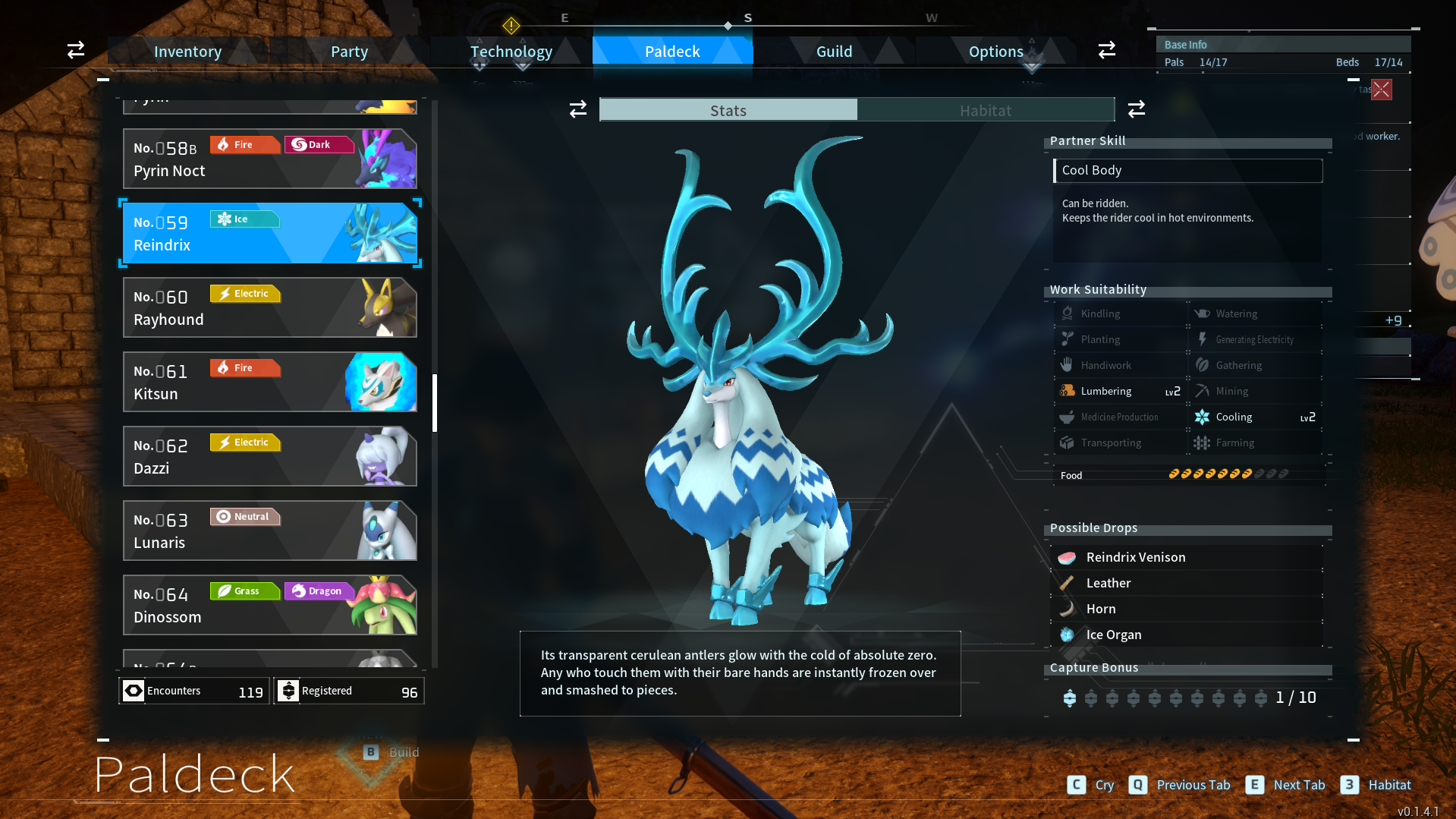Select the Stats view tab
The width and height of the screenshot is (1456, 819).
[x=728, y=111]
